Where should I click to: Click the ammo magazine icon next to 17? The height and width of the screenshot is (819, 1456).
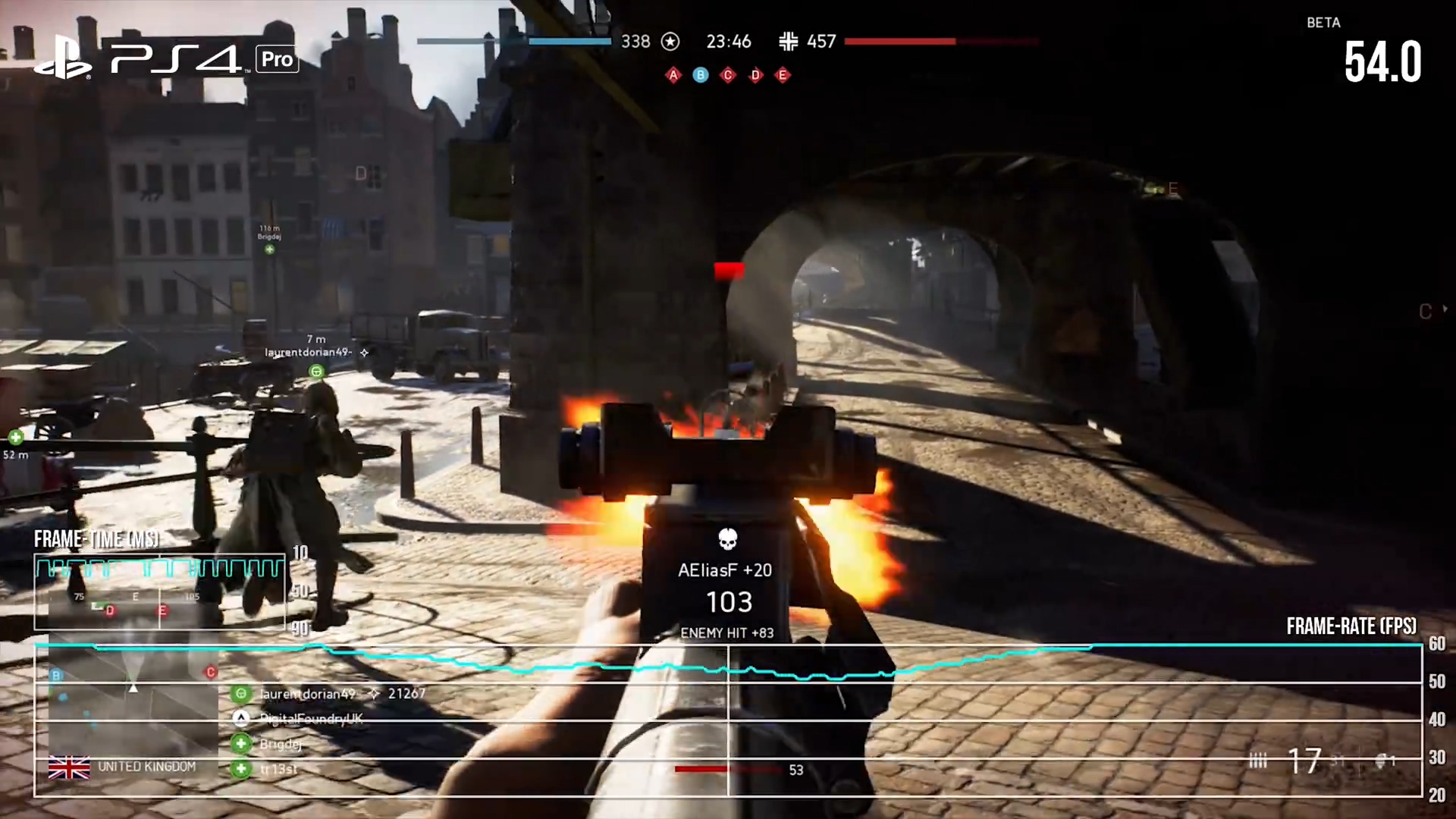tap(1259, 760)
